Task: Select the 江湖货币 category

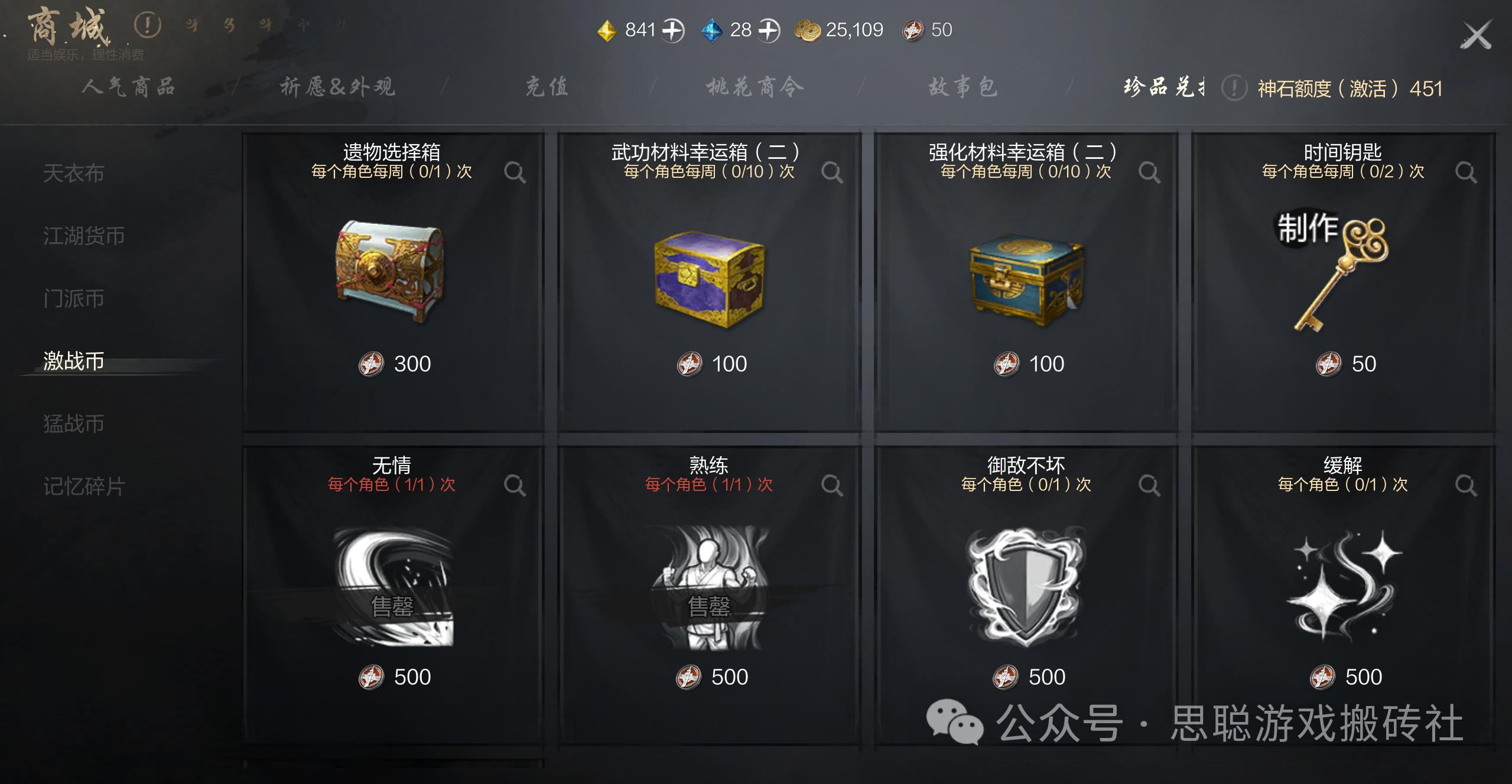Action: (84, 236)
